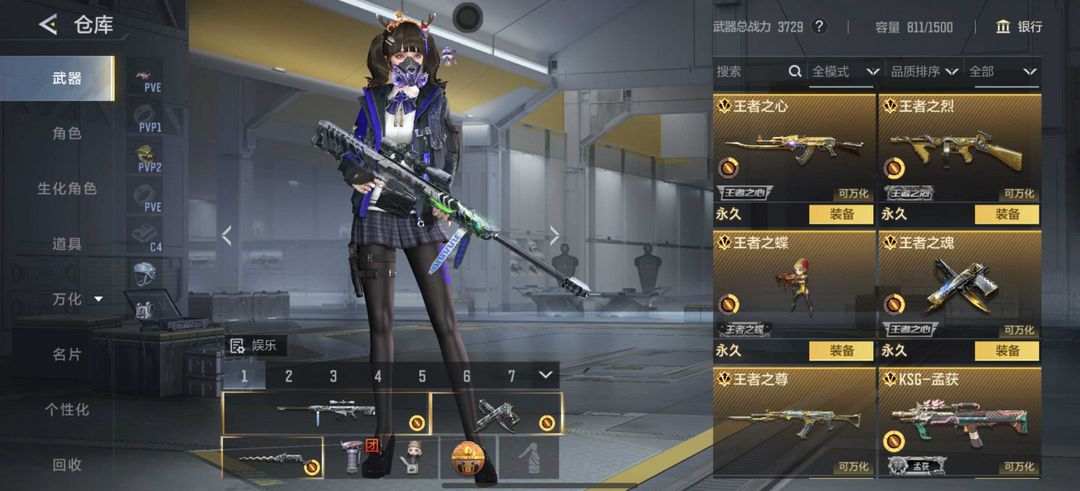The image size is (1080, 491).
Task: Rotate character with the right arrow
Action: (x=555, y=236)
